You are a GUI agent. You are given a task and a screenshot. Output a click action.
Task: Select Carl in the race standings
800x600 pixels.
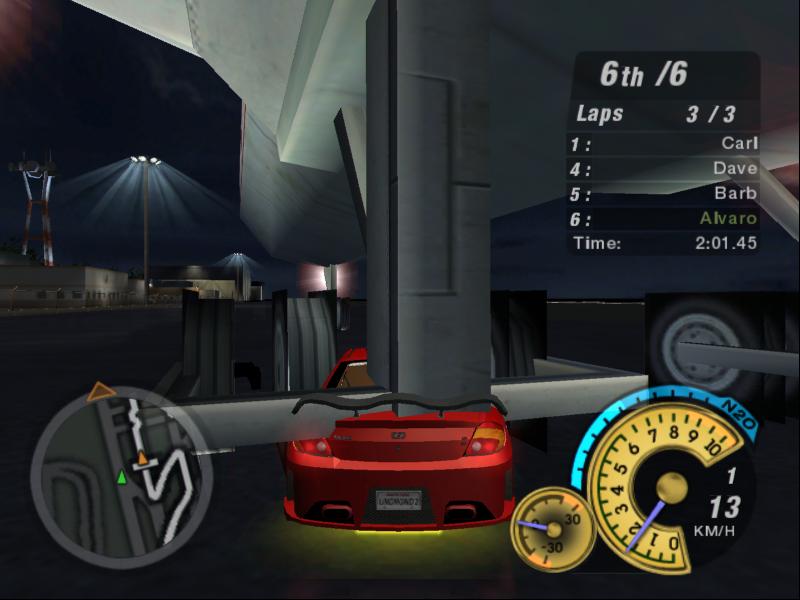pos(664,144)
